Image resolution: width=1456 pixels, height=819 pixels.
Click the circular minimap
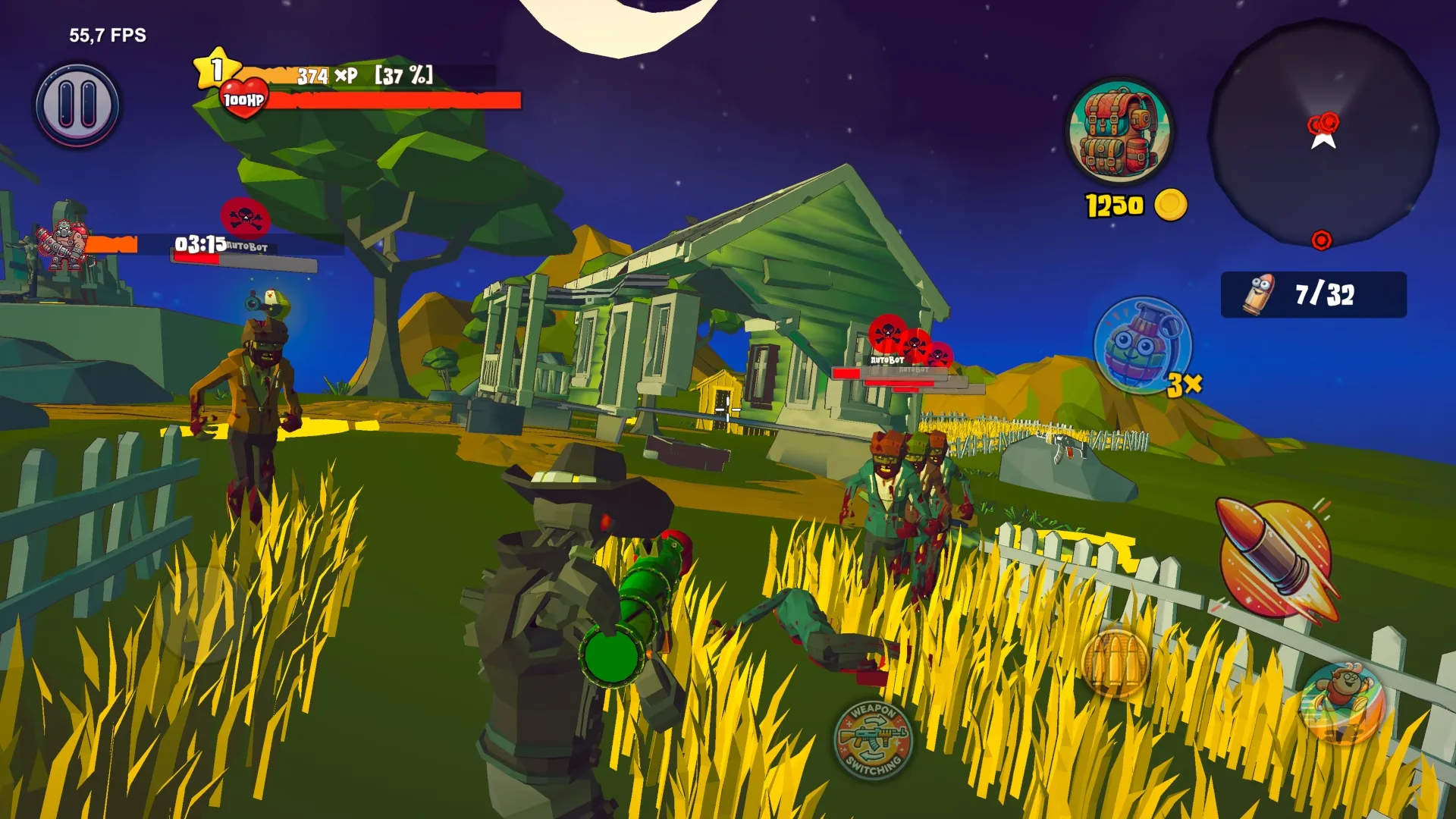coord(1323,134)
